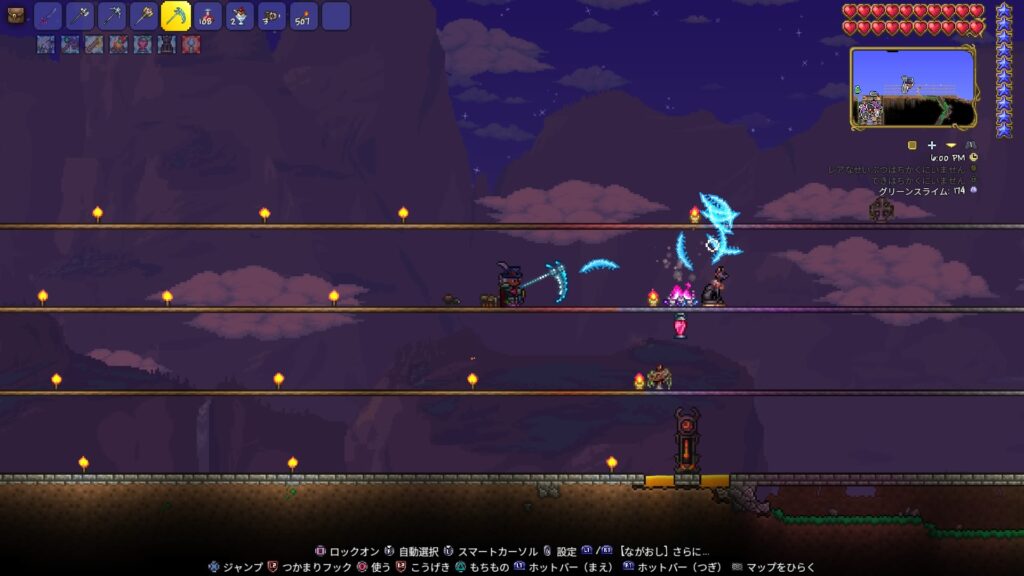Toggle the minimap style square button
The height and width of the screenshot is (576, 1024).
pos(912,144)
